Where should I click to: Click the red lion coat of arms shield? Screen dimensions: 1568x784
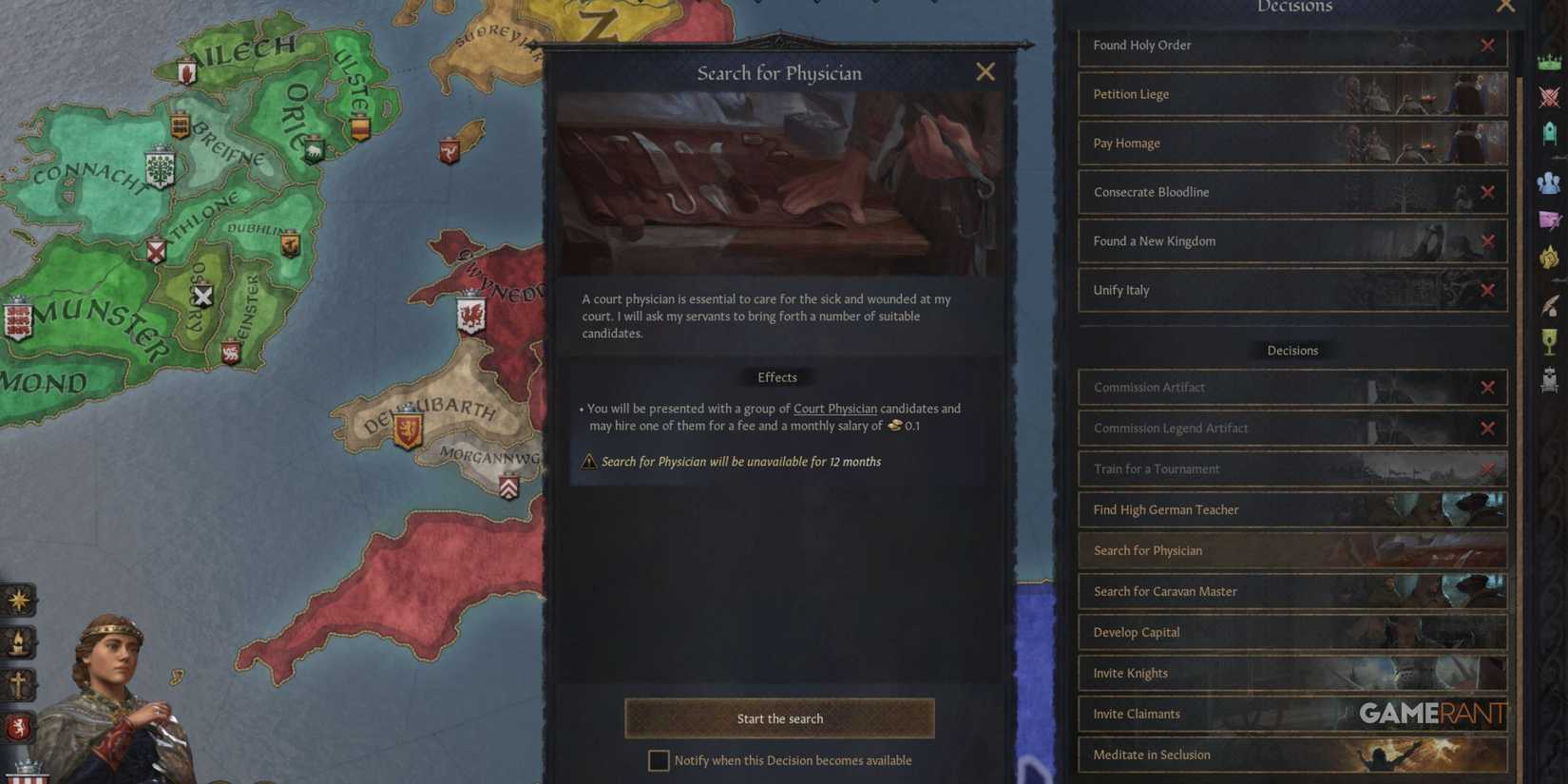18,726
